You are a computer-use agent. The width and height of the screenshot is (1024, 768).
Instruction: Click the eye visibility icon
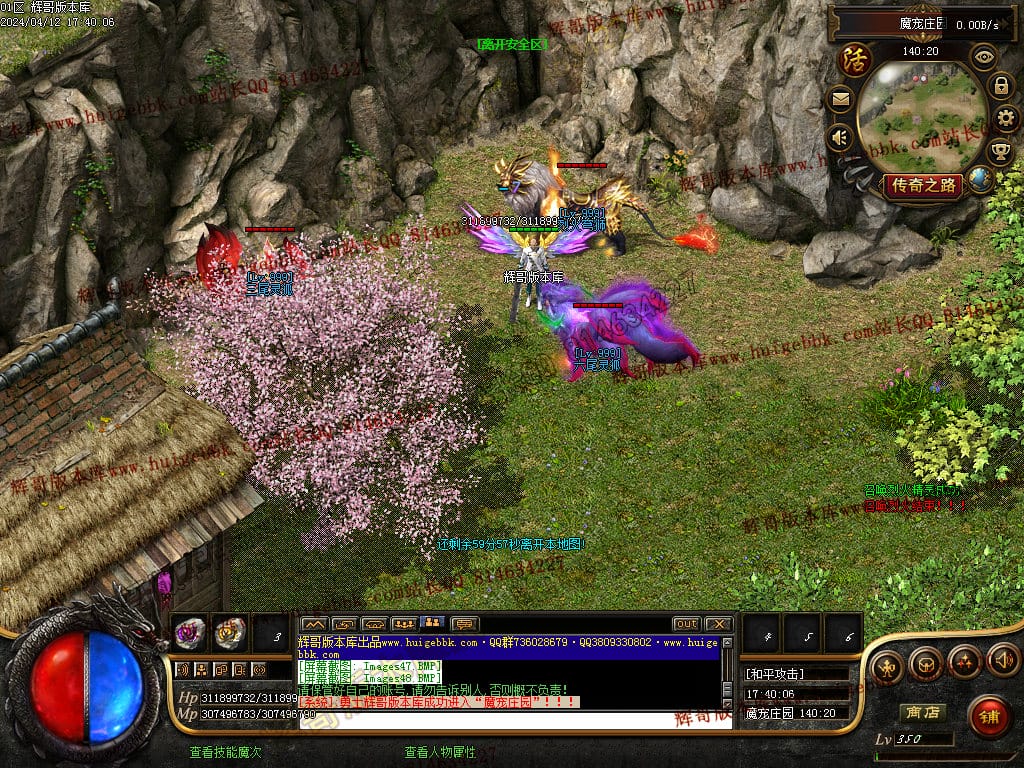coord(984,57)
